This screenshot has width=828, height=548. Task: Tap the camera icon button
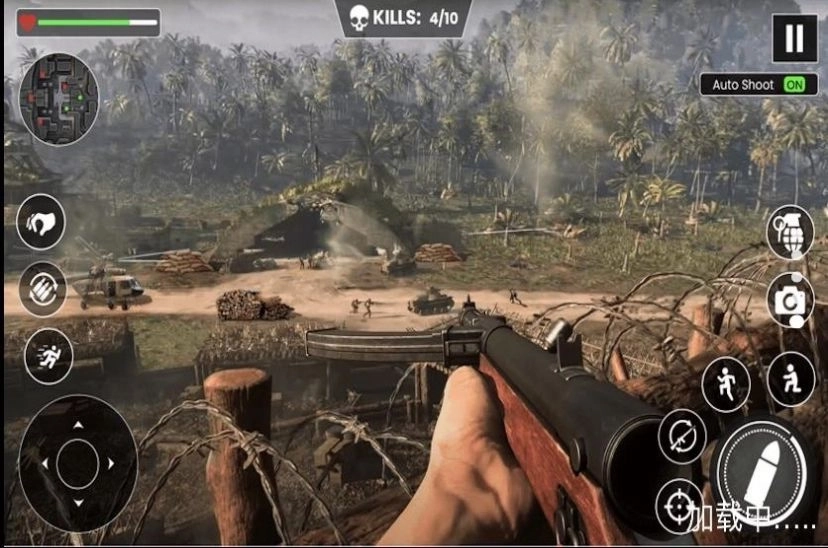coord(790,298)
